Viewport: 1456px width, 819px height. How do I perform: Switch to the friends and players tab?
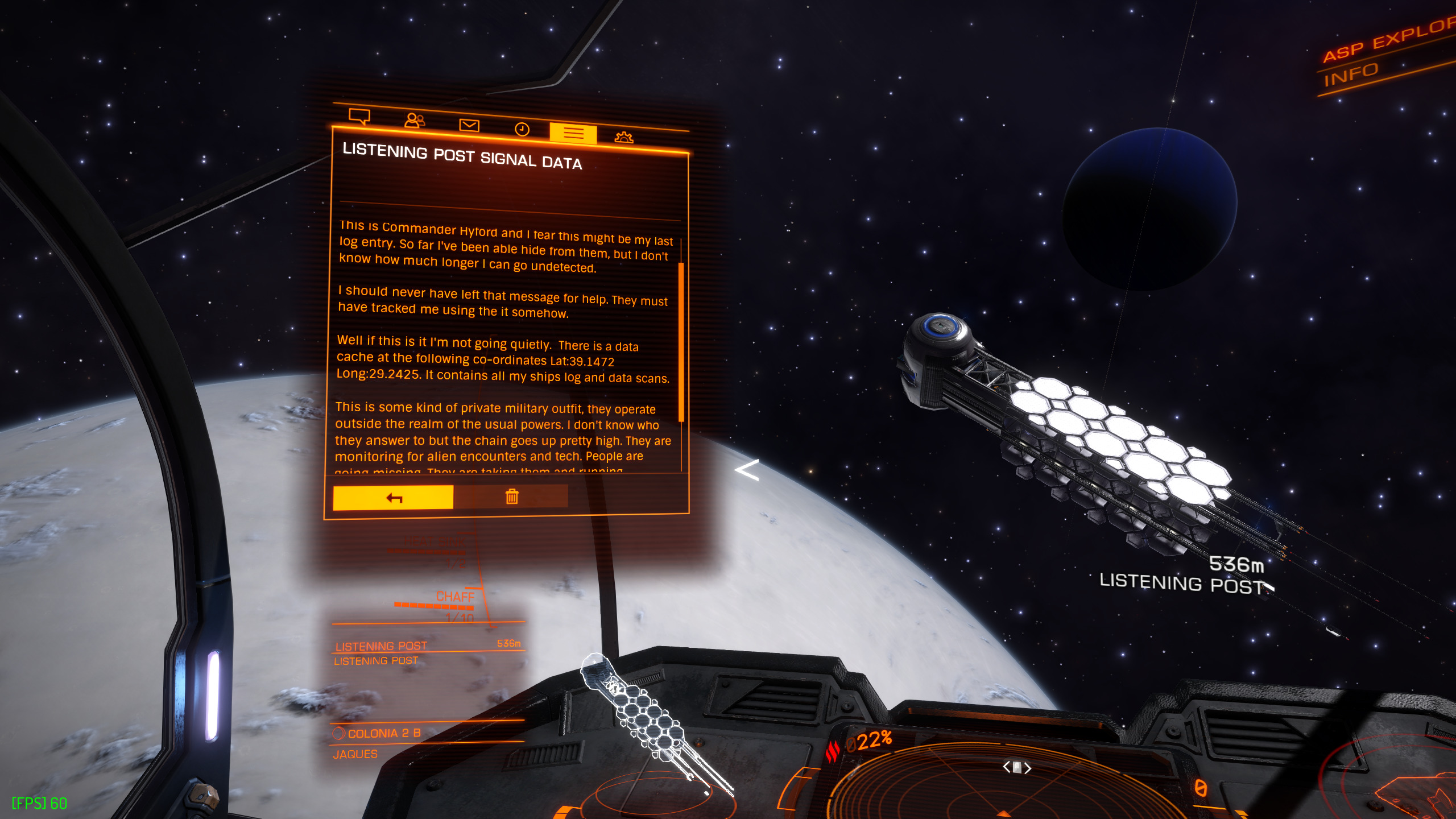414,121
